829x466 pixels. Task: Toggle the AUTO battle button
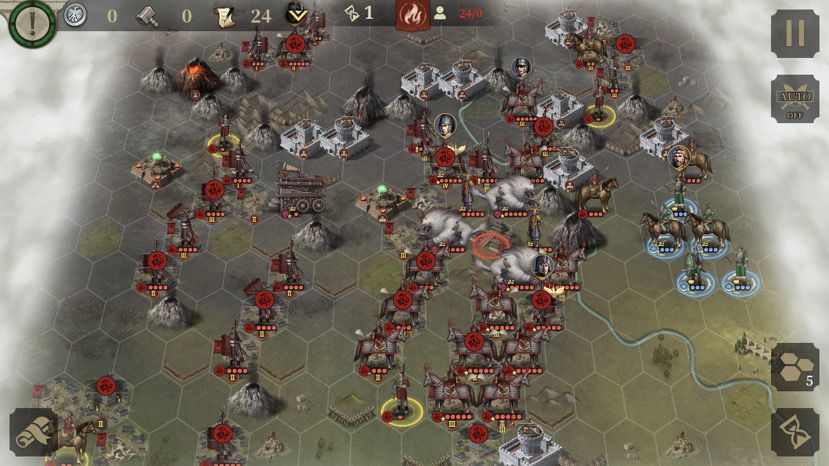pos(795,98)
